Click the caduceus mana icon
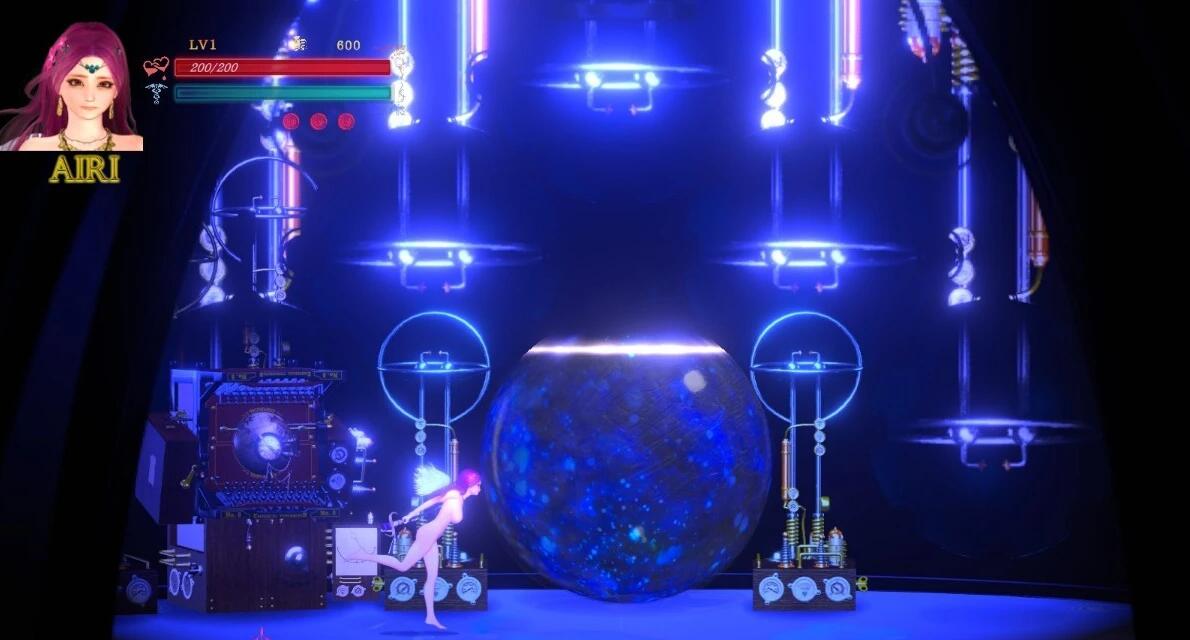The width and height of the screenshot is (1190, 640). pos(156,93)
